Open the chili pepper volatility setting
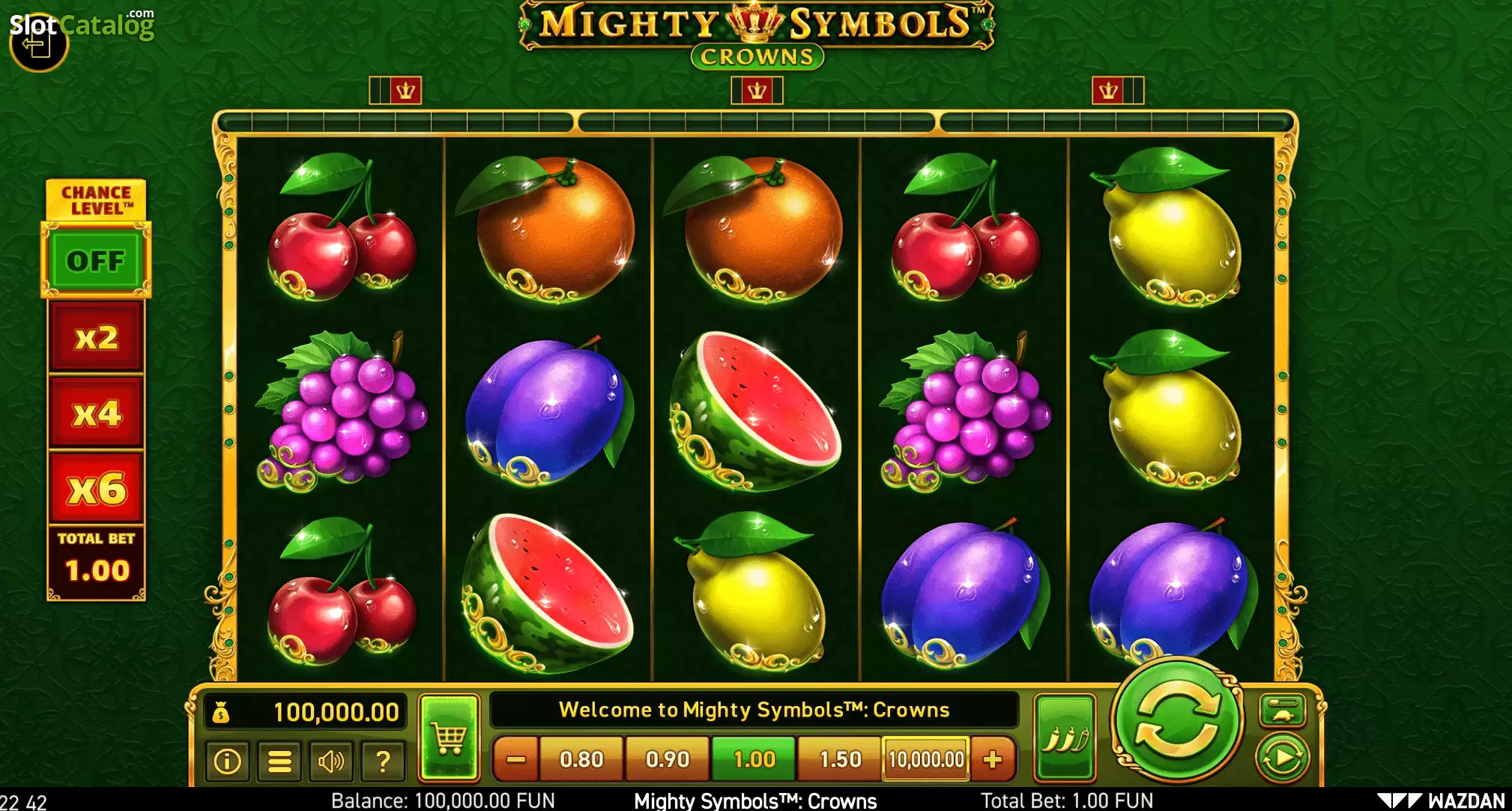1512x811 pixels. (x=1065, y=738)
